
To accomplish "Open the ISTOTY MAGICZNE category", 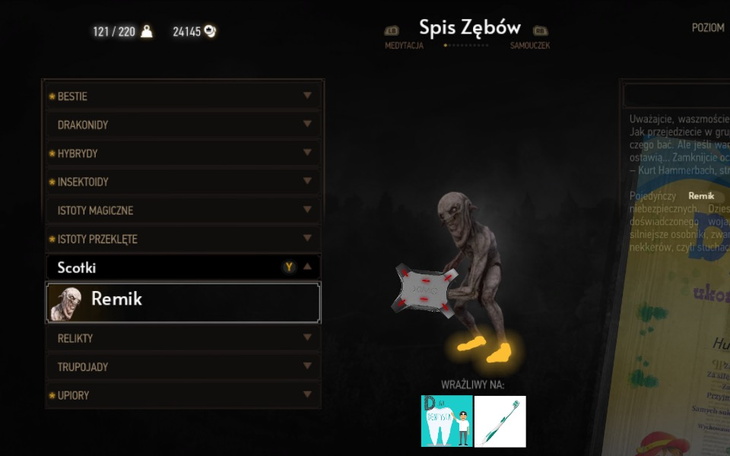I will click(x=182, y=210).
